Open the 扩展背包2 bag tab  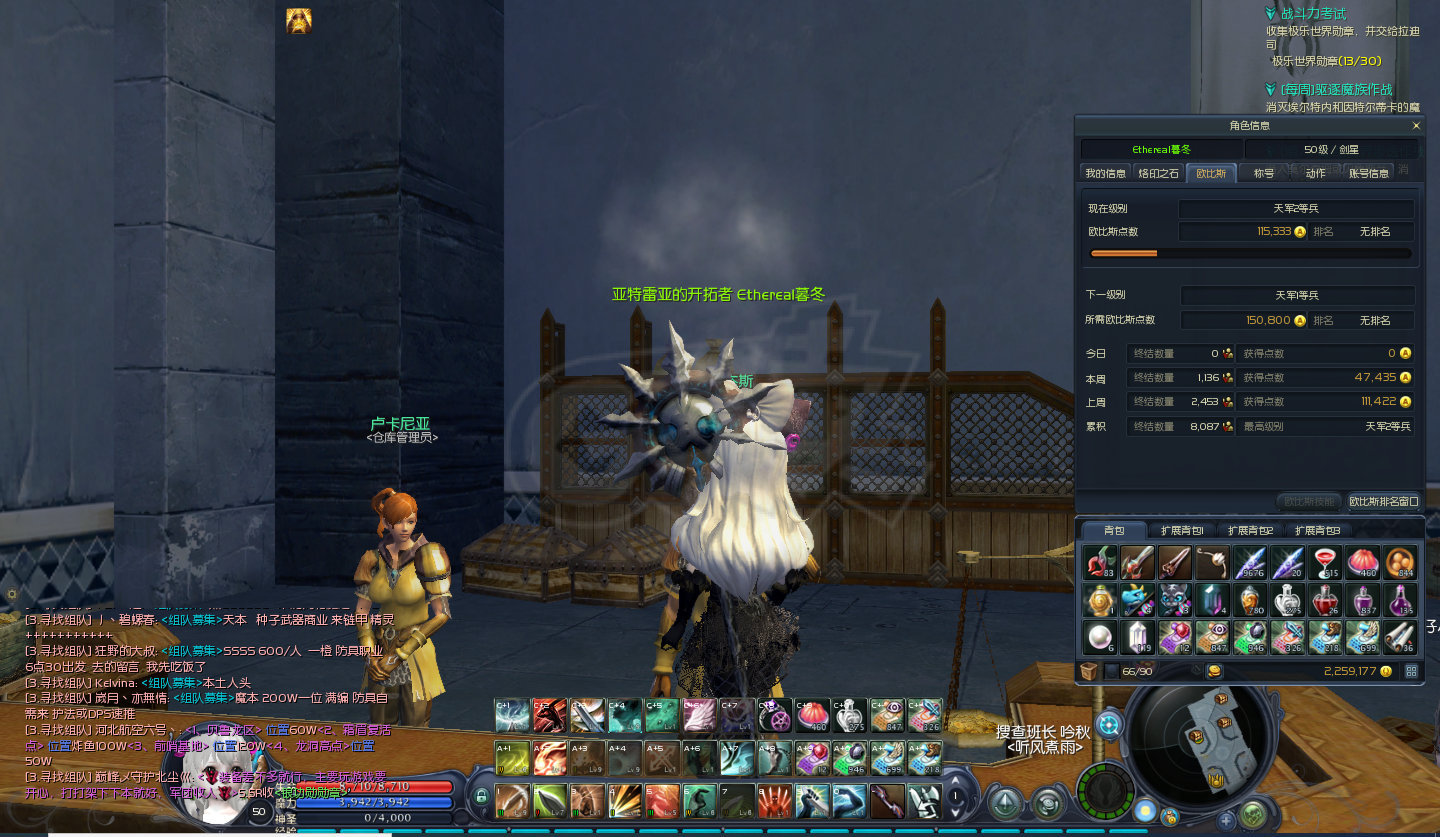click(x=1249, y=530)
